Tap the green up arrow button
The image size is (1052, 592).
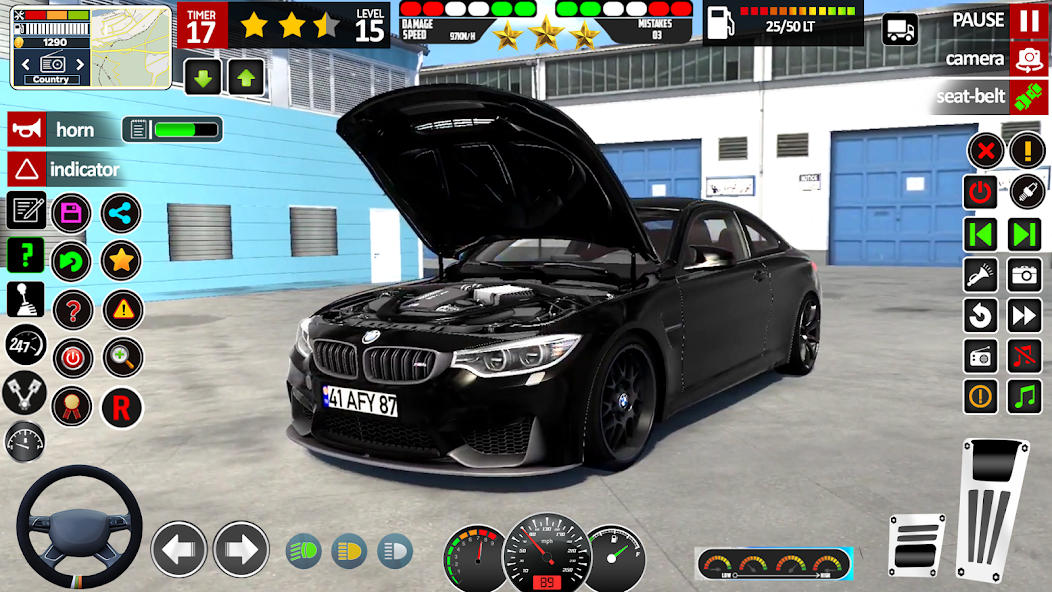pos(246,77)
